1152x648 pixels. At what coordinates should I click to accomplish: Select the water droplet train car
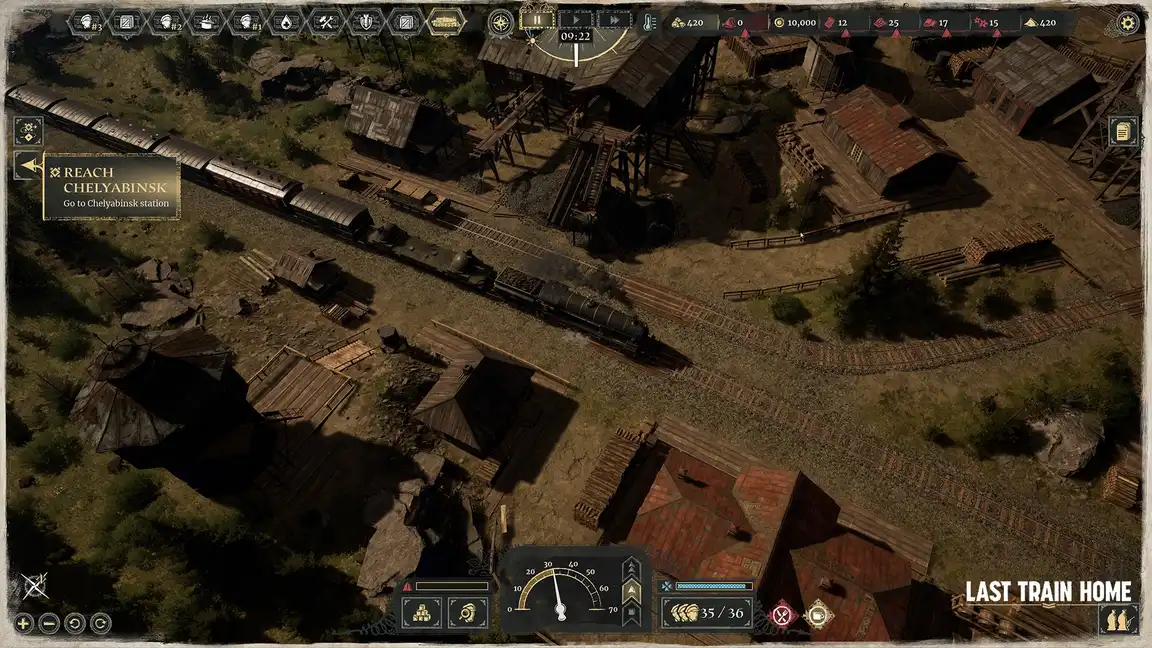pos(286,21)
